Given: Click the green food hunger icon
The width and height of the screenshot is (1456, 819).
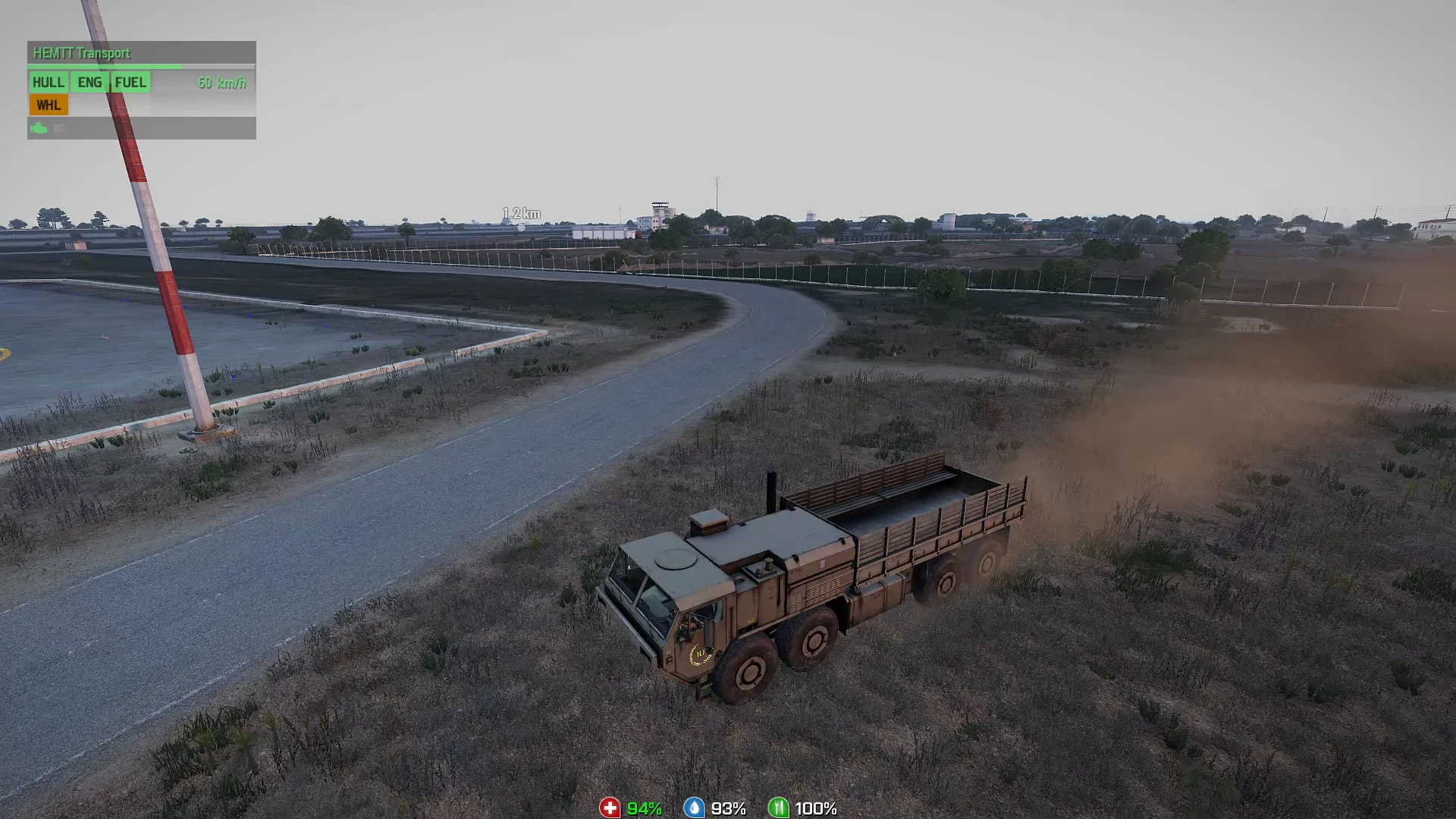Looking at the screenshot, I should 778,808.
